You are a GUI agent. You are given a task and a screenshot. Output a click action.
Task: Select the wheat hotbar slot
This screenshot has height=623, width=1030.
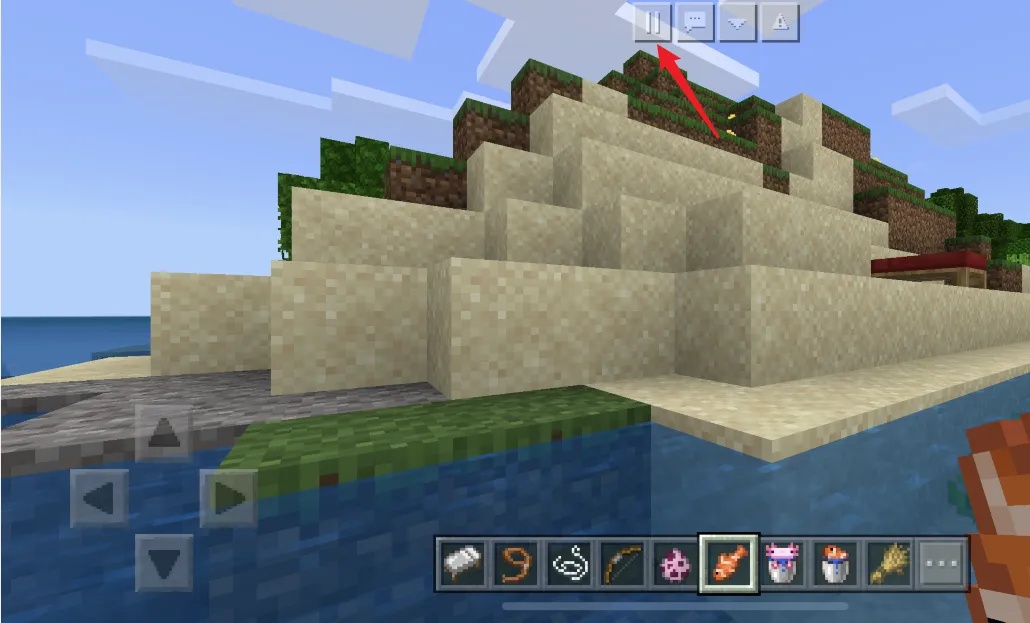tap(888, 564)
